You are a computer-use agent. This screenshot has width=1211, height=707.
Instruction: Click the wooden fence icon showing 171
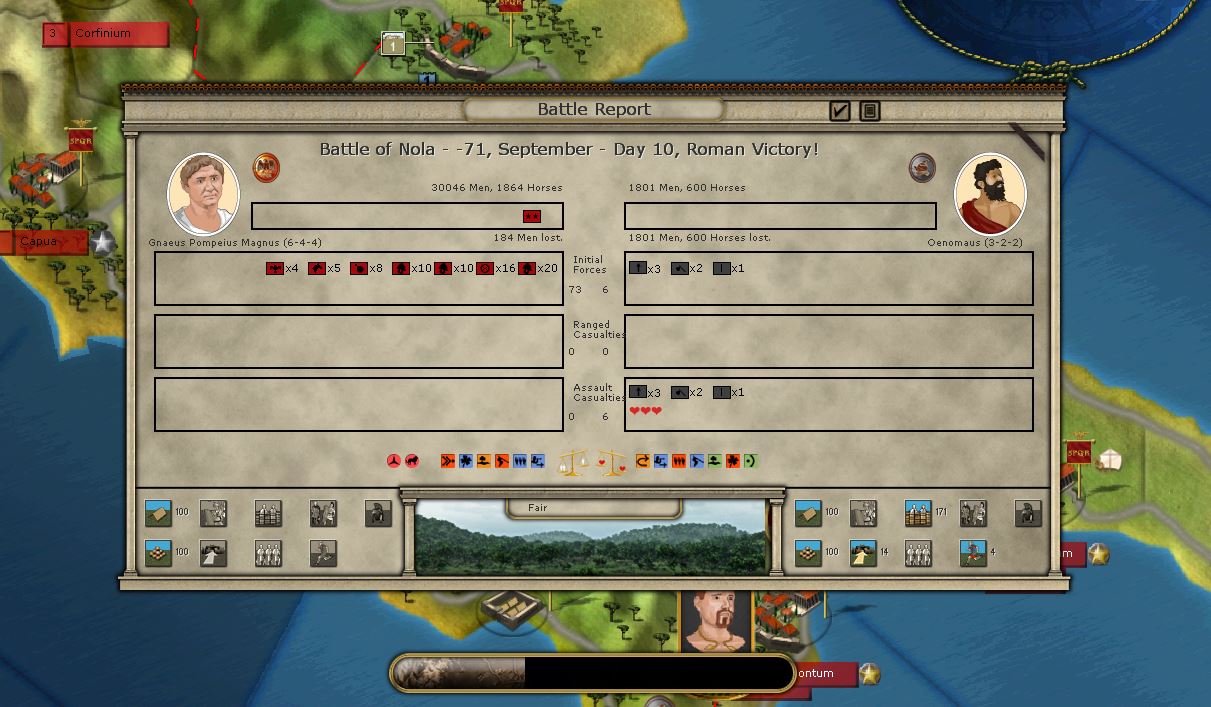point(918,513)
